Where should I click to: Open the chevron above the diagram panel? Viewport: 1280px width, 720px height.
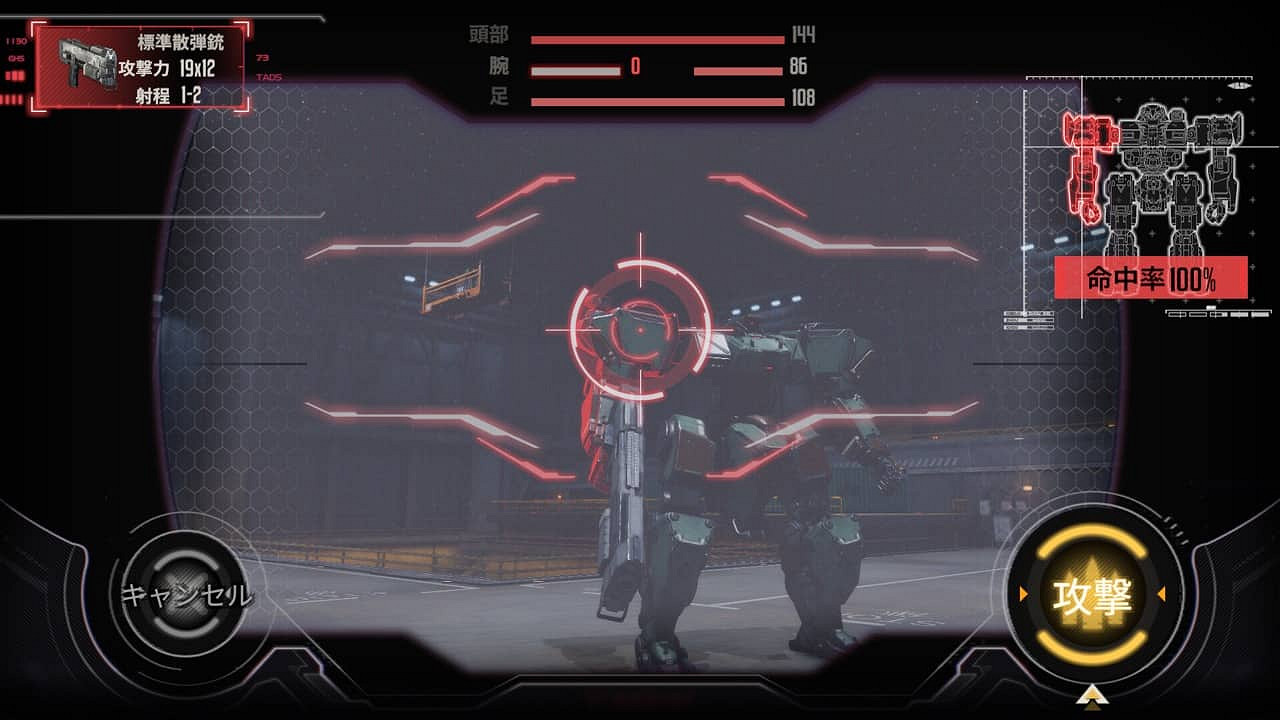click(1238, 86)
